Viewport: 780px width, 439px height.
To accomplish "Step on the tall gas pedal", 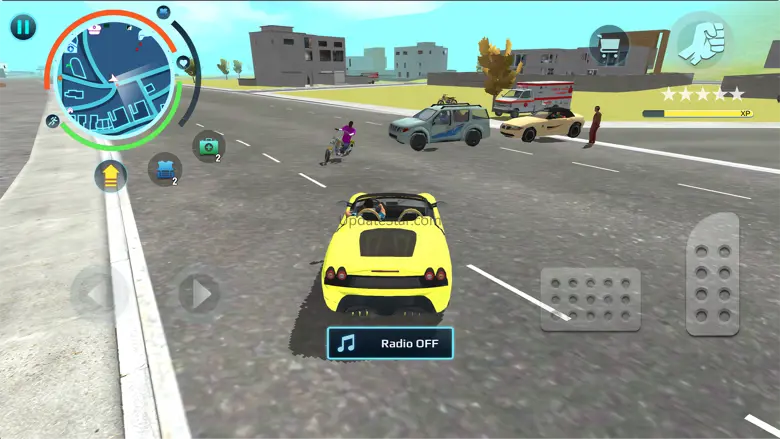I will click(712, 273).
